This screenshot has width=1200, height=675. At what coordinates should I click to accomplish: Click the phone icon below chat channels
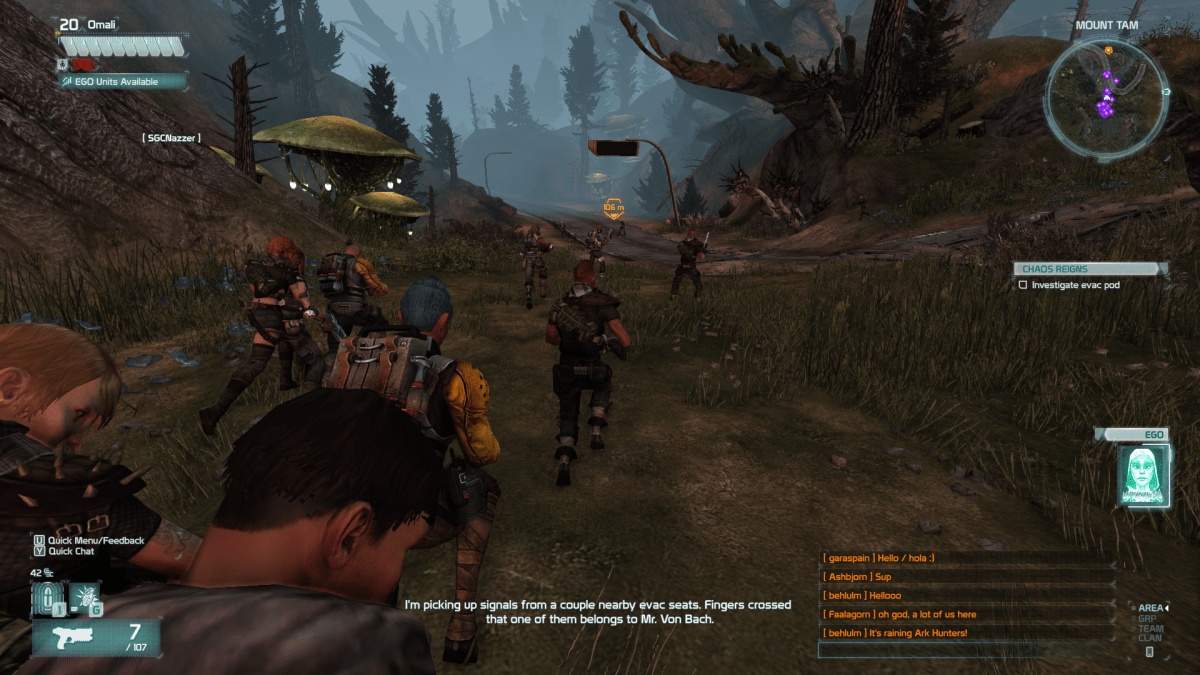(1150, 652)
